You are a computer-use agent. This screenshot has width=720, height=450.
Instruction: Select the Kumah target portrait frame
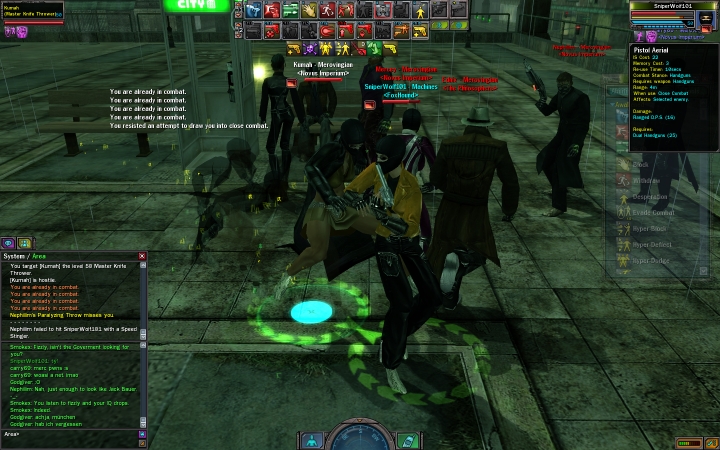pyautogui.click(x=32, y=11)
